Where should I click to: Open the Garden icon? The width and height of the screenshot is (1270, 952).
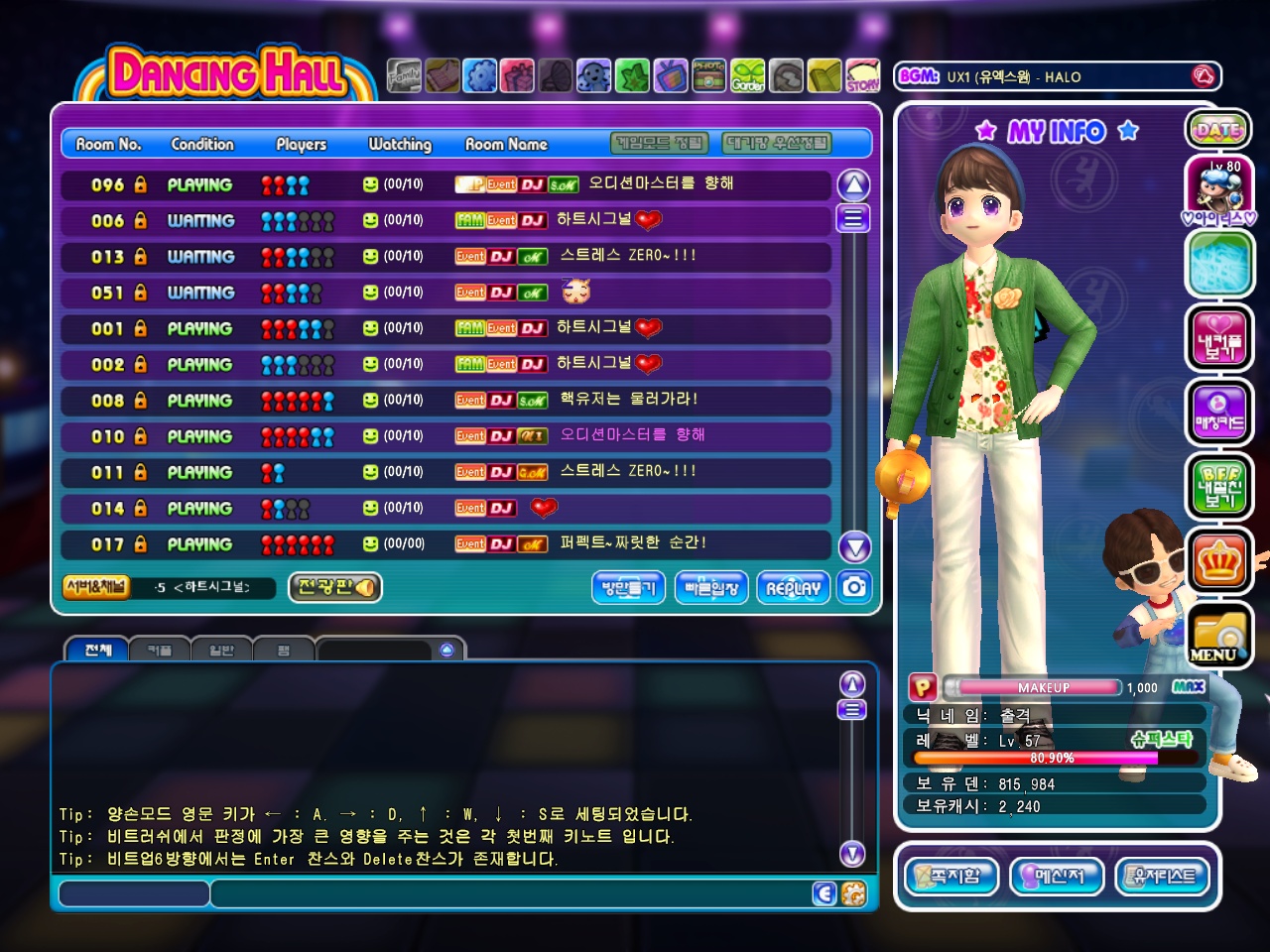[748, 75]
